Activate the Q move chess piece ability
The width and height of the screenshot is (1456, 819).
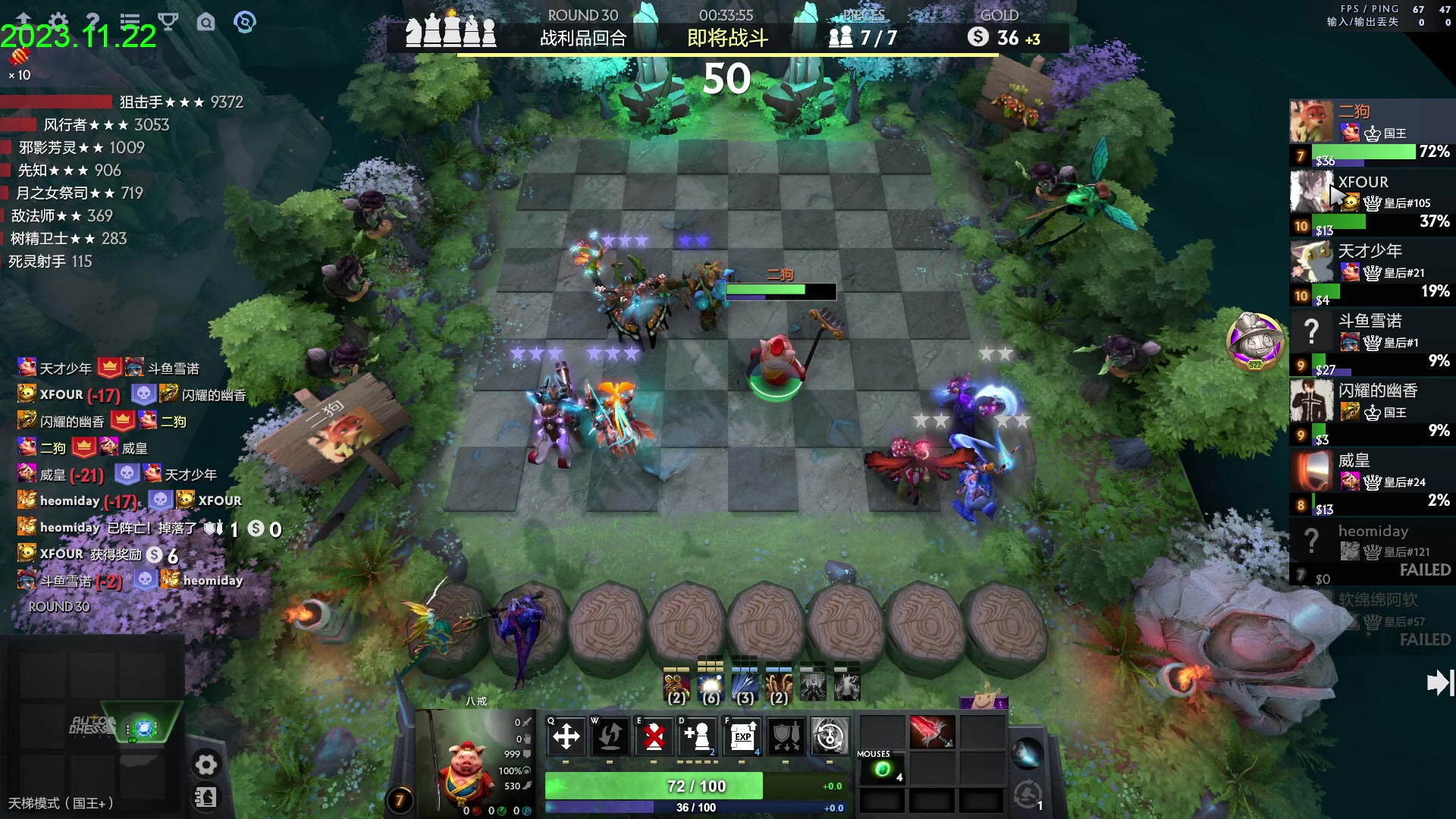pyautogui.click(x=566, y=736)
